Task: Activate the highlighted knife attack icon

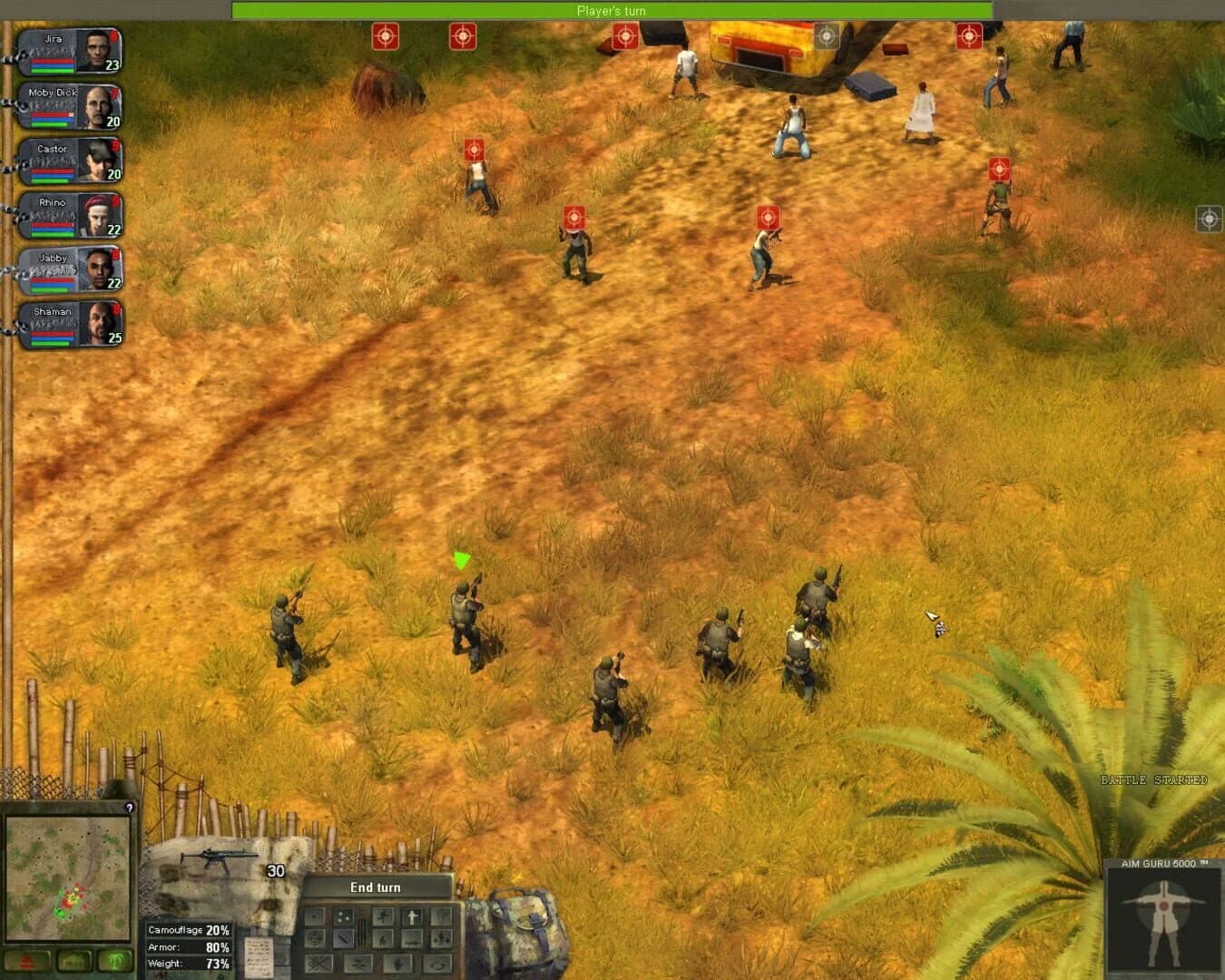Action: coord(343,939)
